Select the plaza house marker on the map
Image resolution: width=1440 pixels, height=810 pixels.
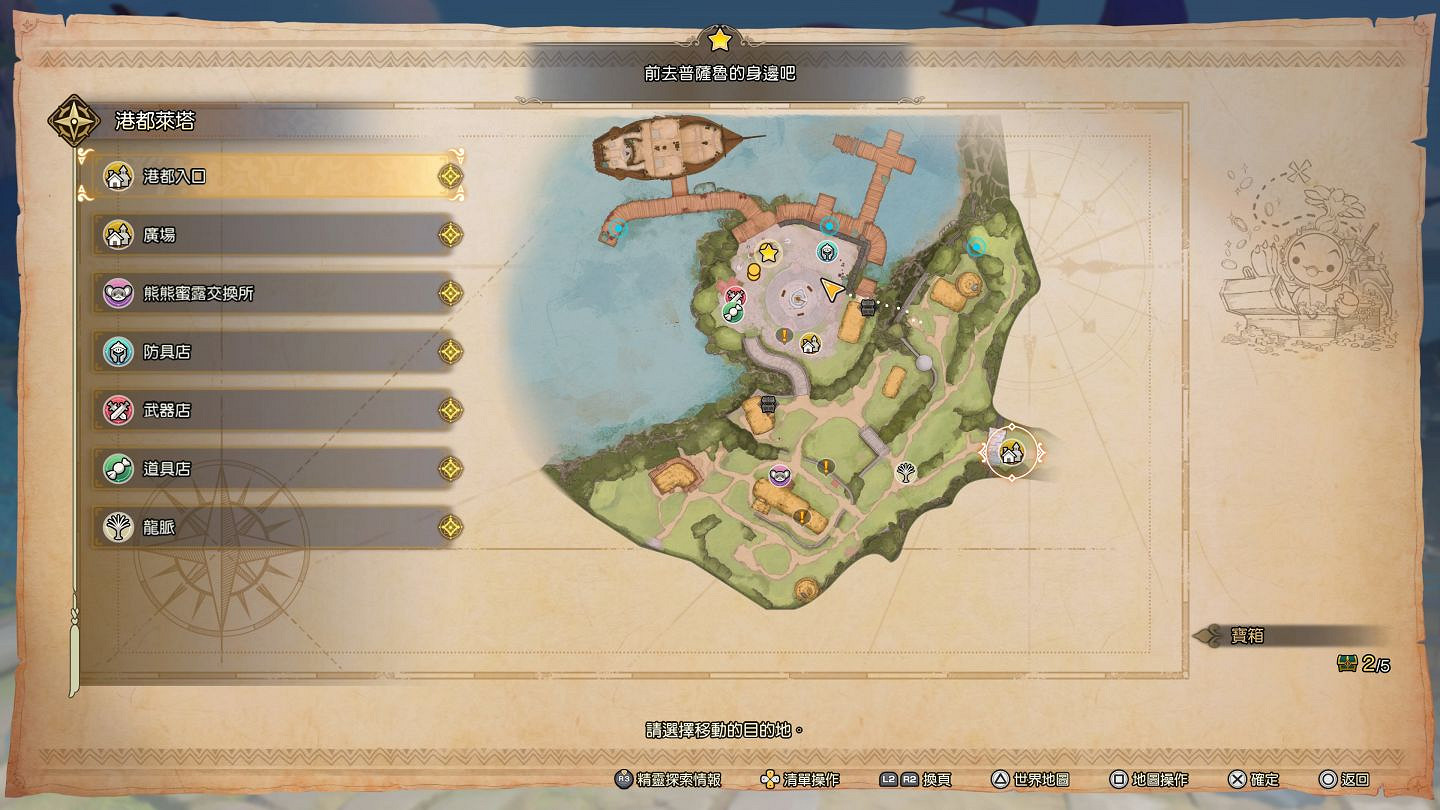[809, 344]
